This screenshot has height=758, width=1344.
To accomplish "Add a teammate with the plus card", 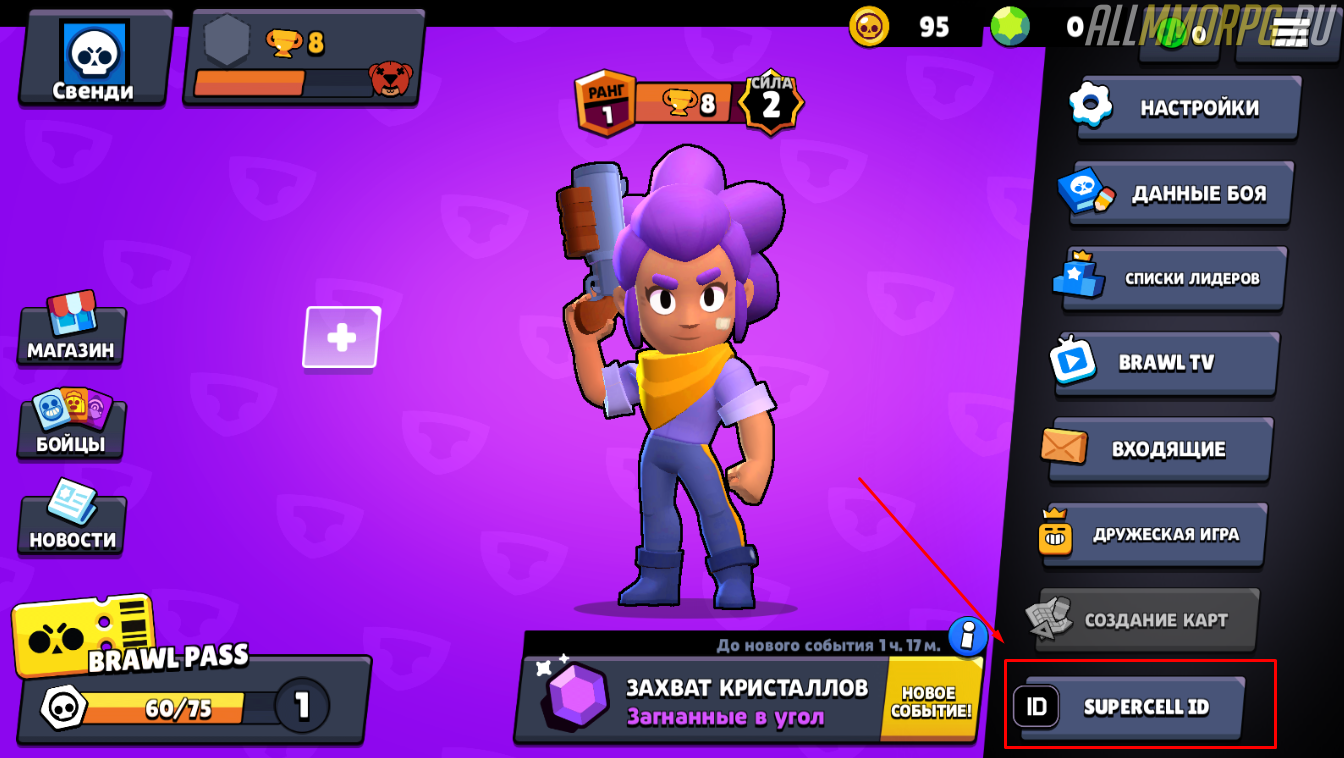I will pos(341,337).
